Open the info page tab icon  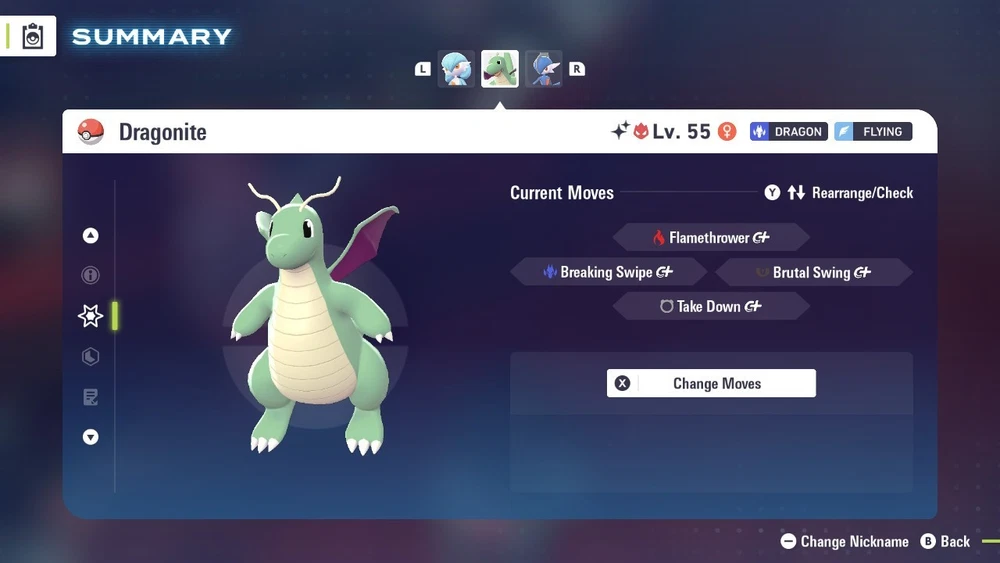pos(91,275)
